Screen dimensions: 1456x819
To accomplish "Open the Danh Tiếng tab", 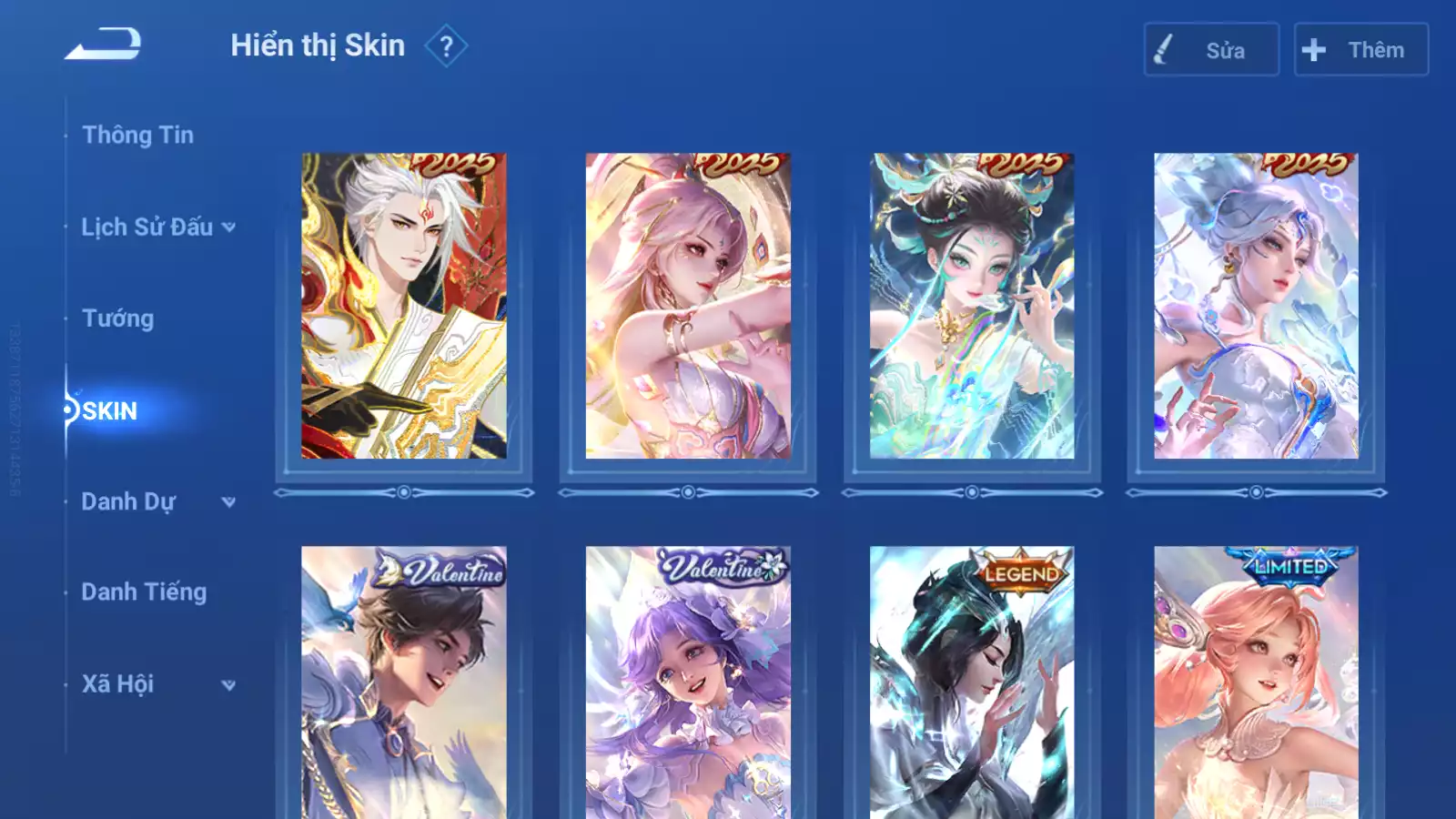I will pos(144,592).
